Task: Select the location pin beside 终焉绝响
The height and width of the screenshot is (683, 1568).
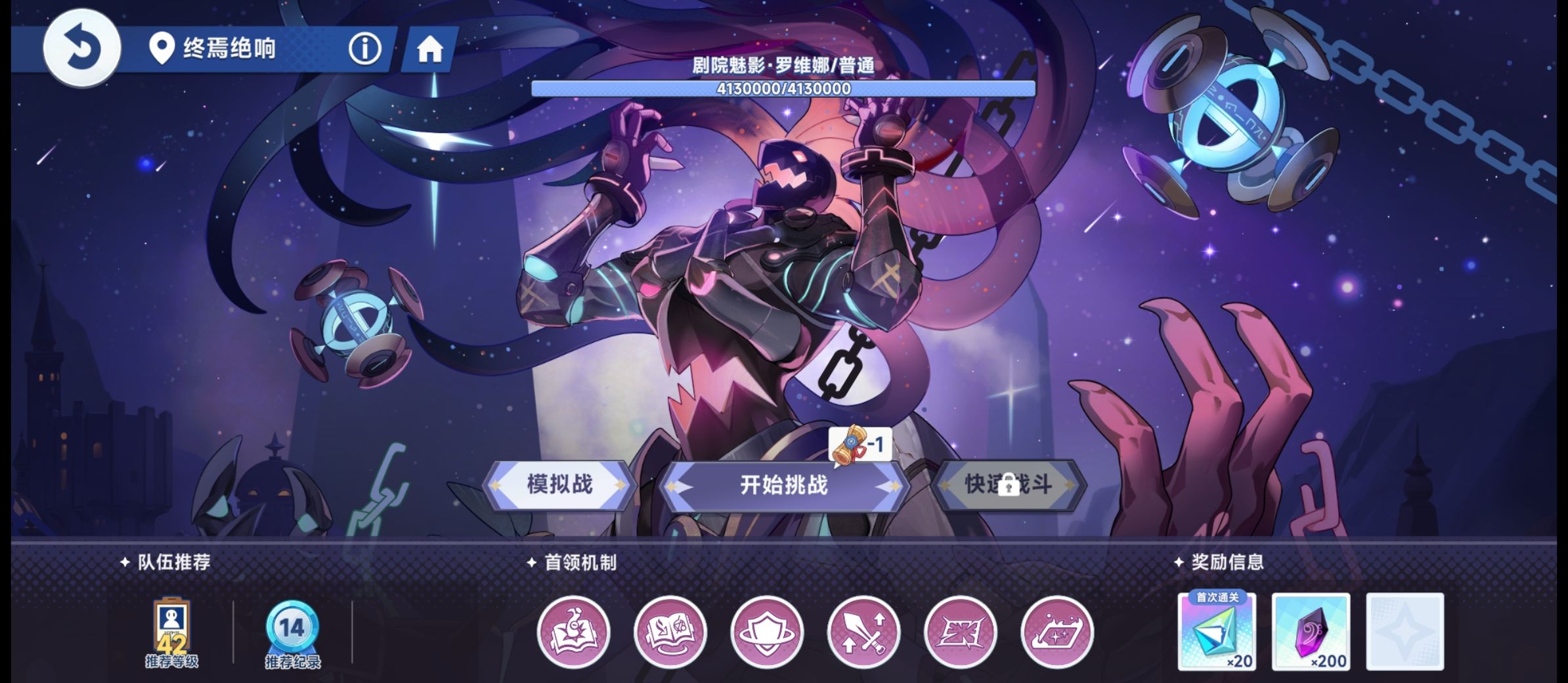Action: point(162,47)
